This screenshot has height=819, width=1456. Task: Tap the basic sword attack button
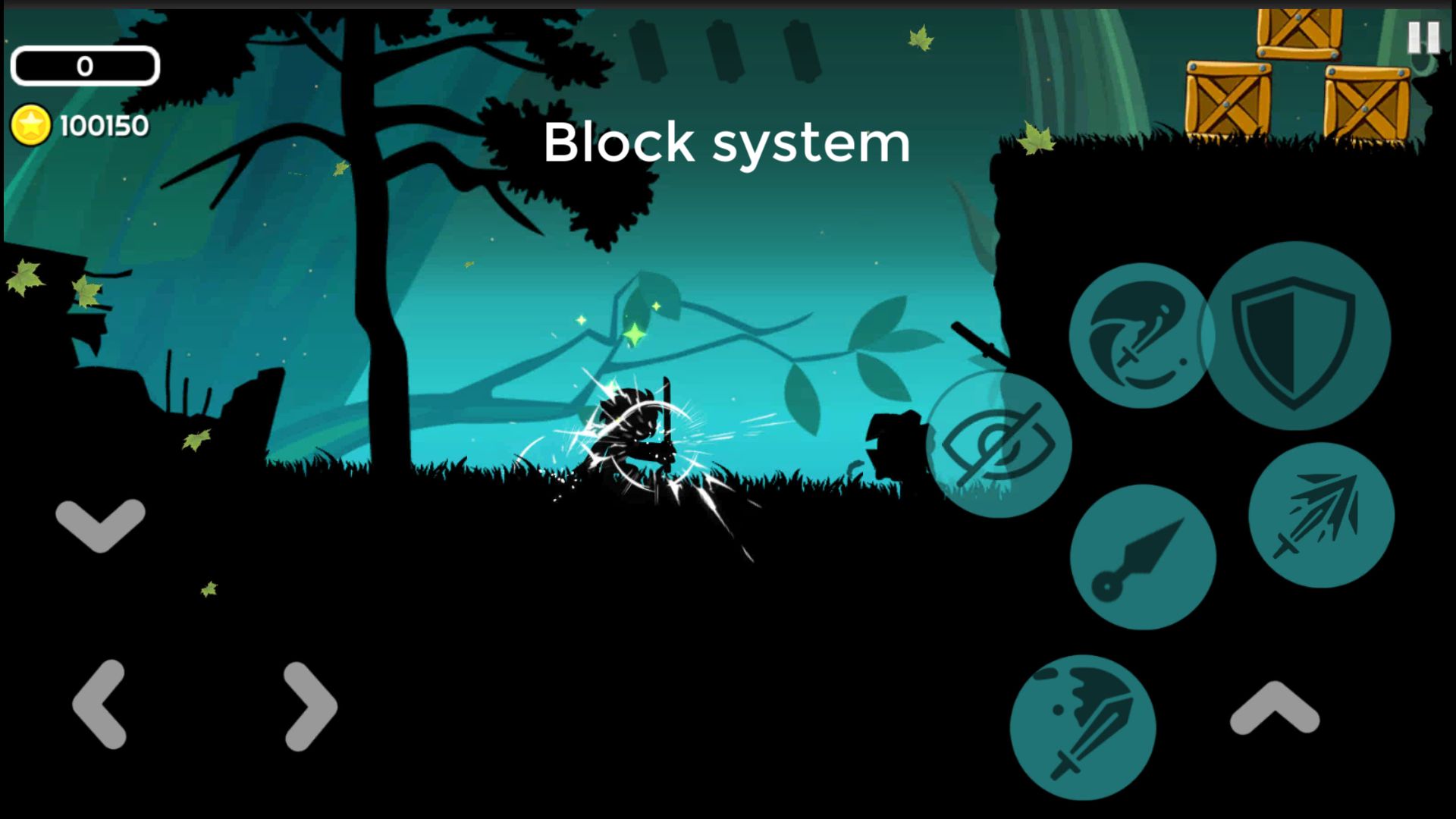[x=1083, y=727]
